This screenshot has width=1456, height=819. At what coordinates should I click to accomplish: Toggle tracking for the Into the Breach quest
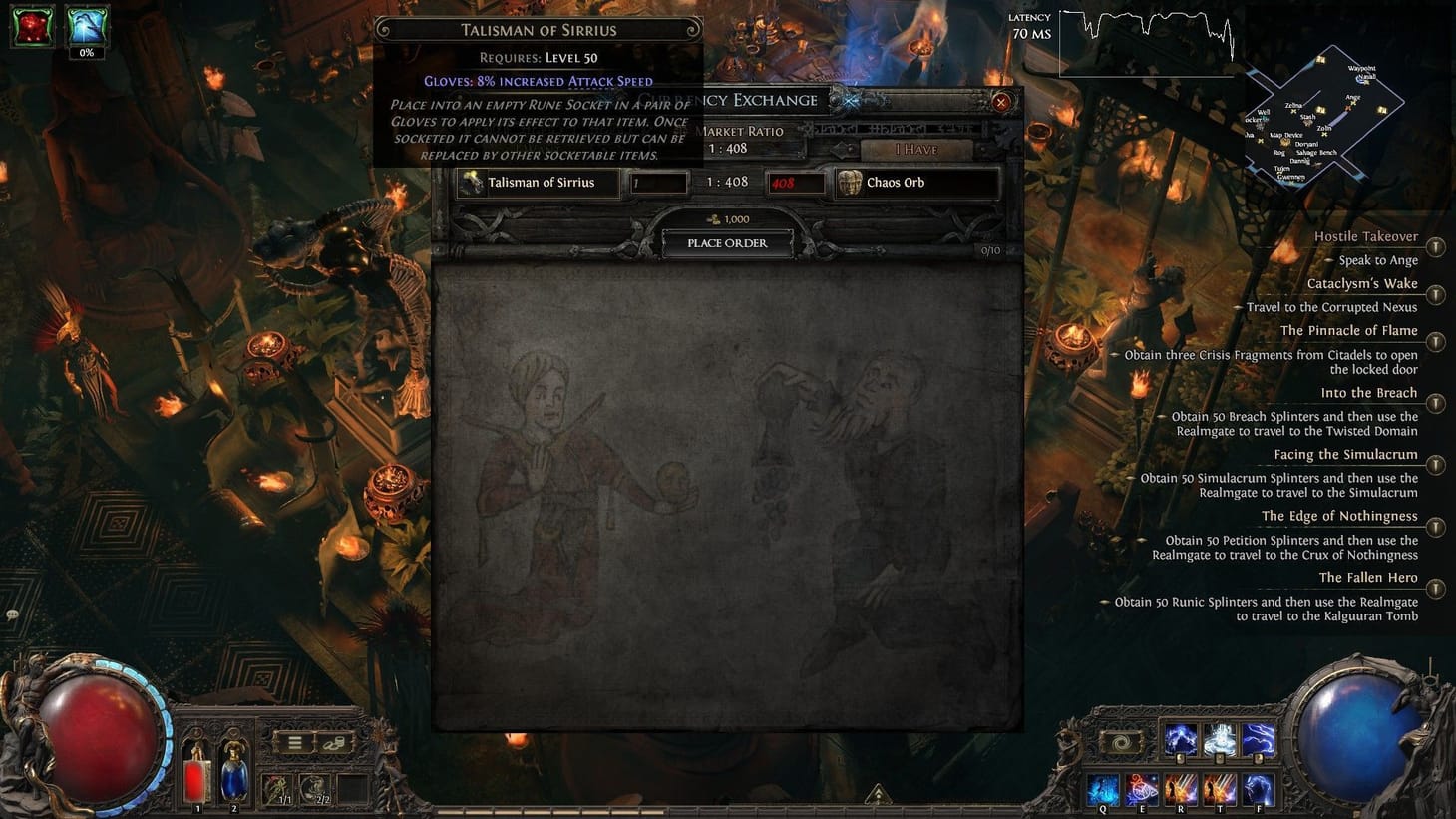(1436, 404)
